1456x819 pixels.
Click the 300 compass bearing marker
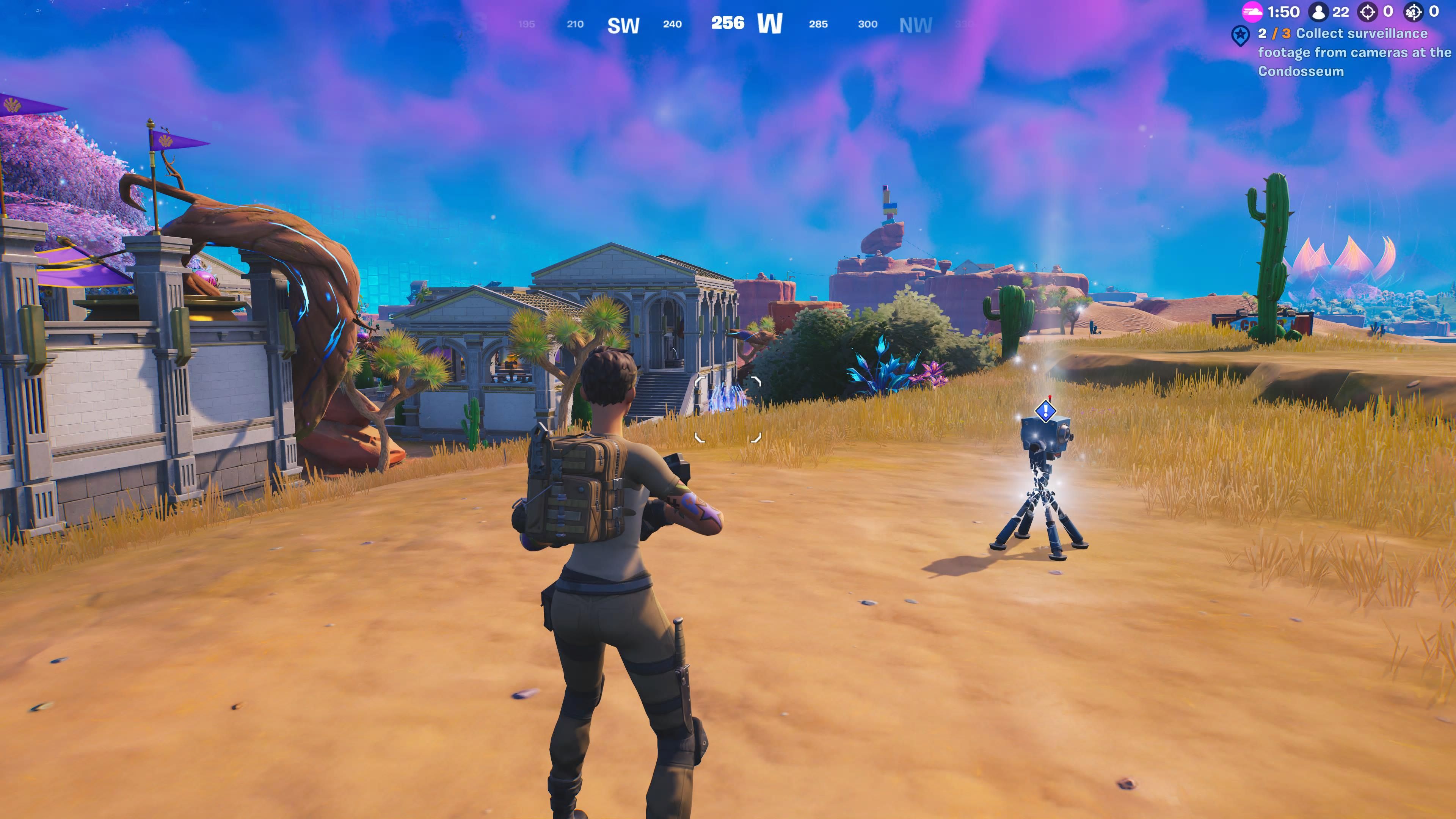pos(868,24)
